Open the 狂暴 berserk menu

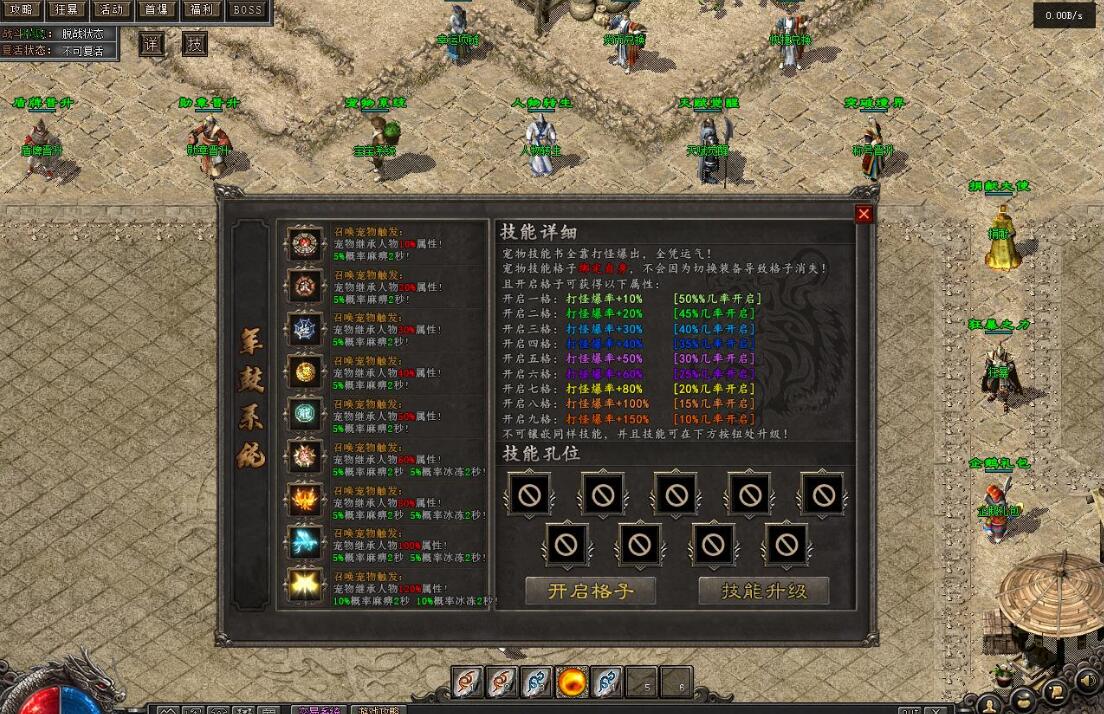pos(66,10)
